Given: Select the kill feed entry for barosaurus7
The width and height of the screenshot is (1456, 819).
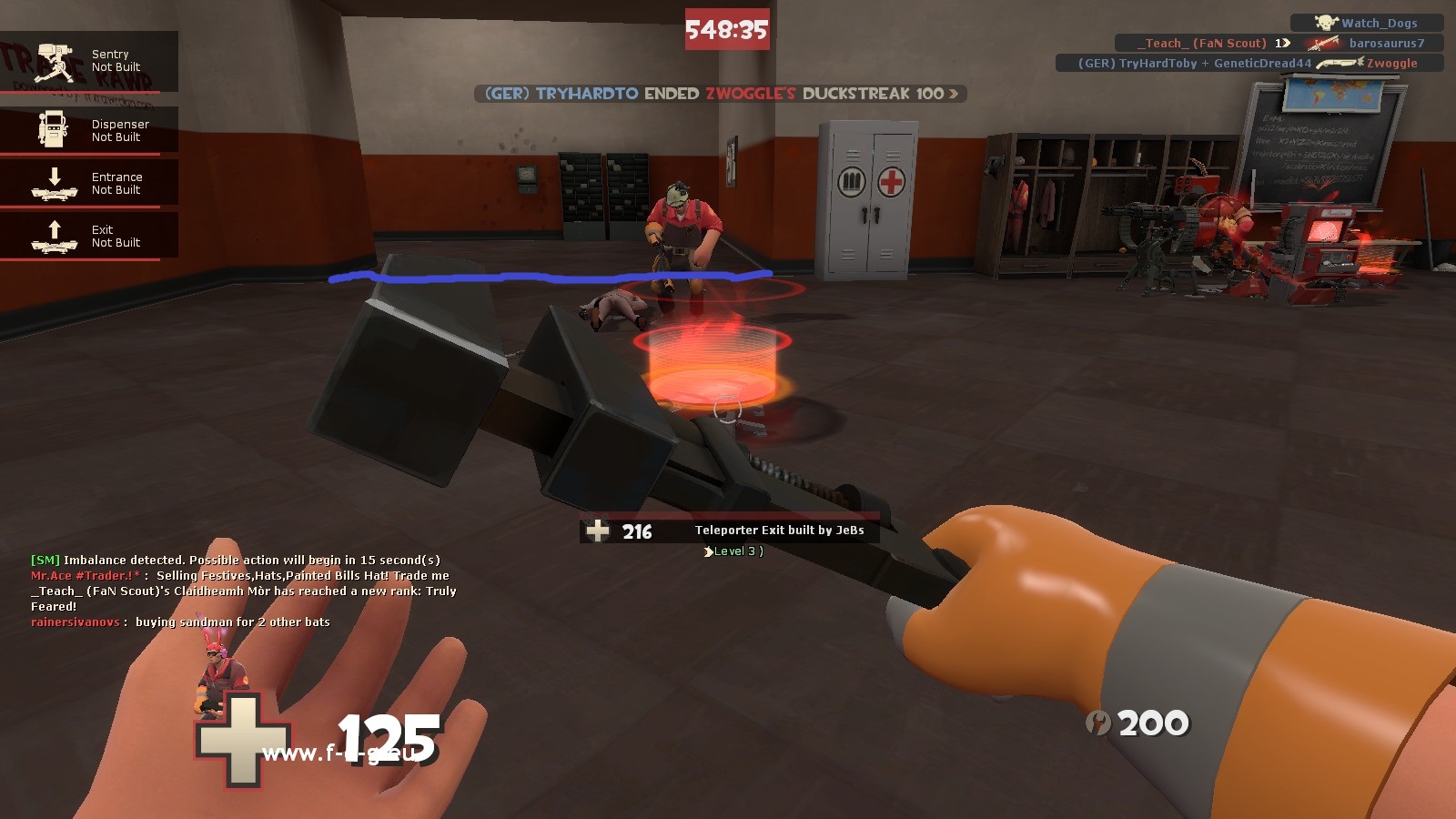Looking at the screenshot, I should tap(1279, 43).
